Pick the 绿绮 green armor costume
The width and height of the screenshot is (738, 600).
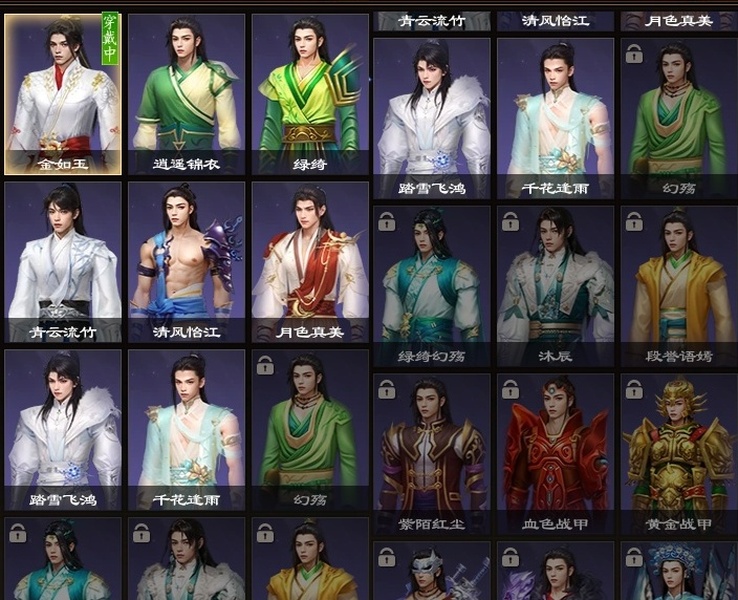310,94
